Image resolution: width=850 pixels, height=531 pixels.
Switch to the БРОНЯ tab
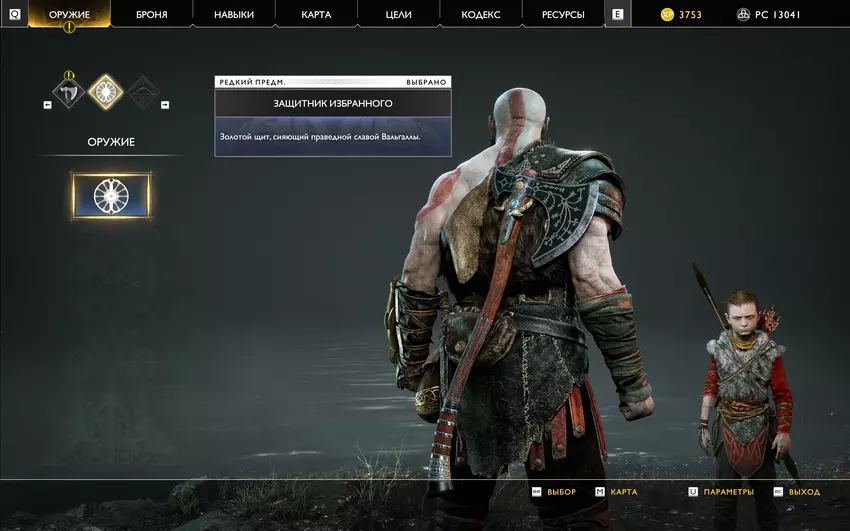click(x=151, y=15)
